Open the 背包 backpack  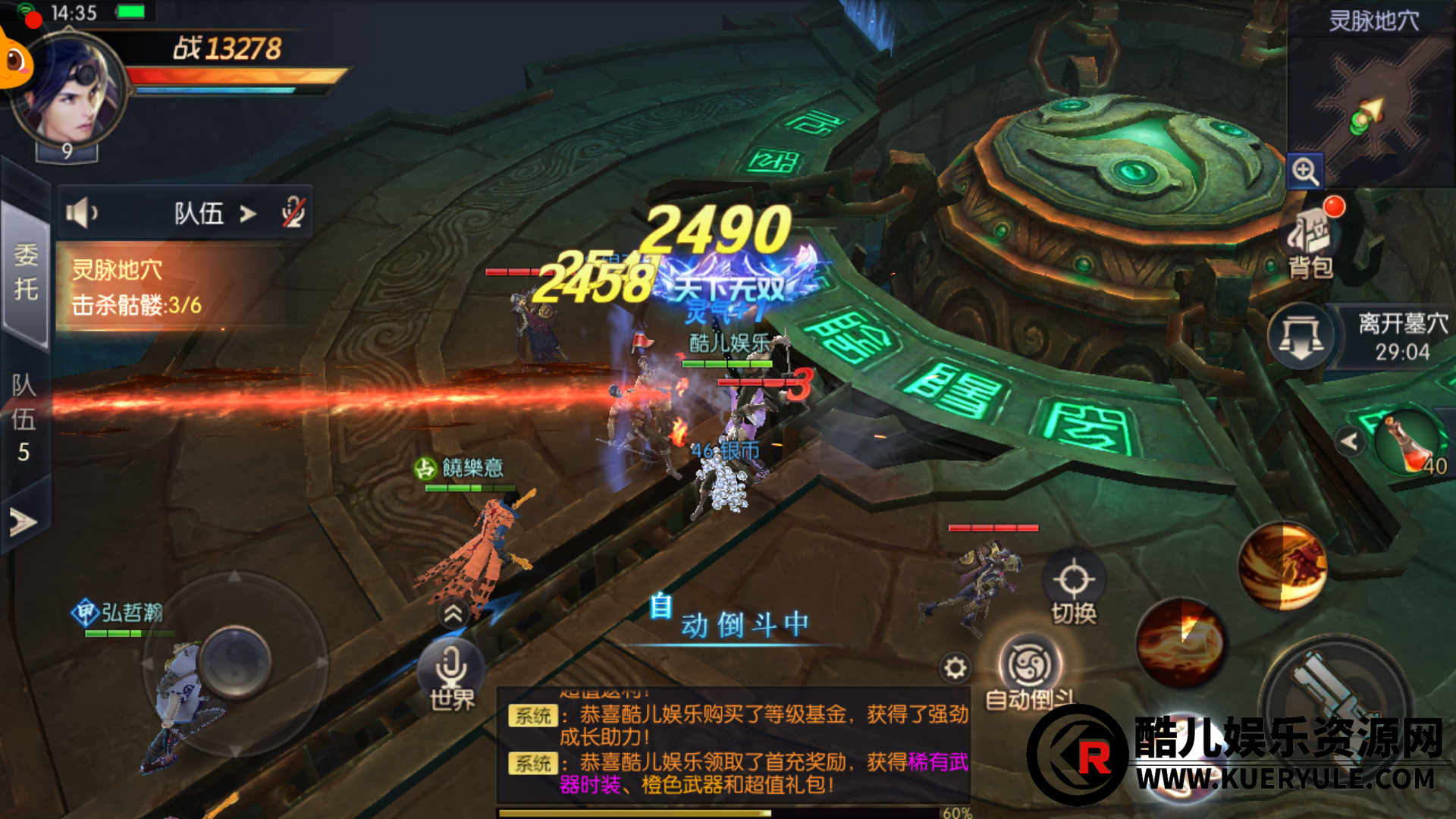tap(1310, 241)
